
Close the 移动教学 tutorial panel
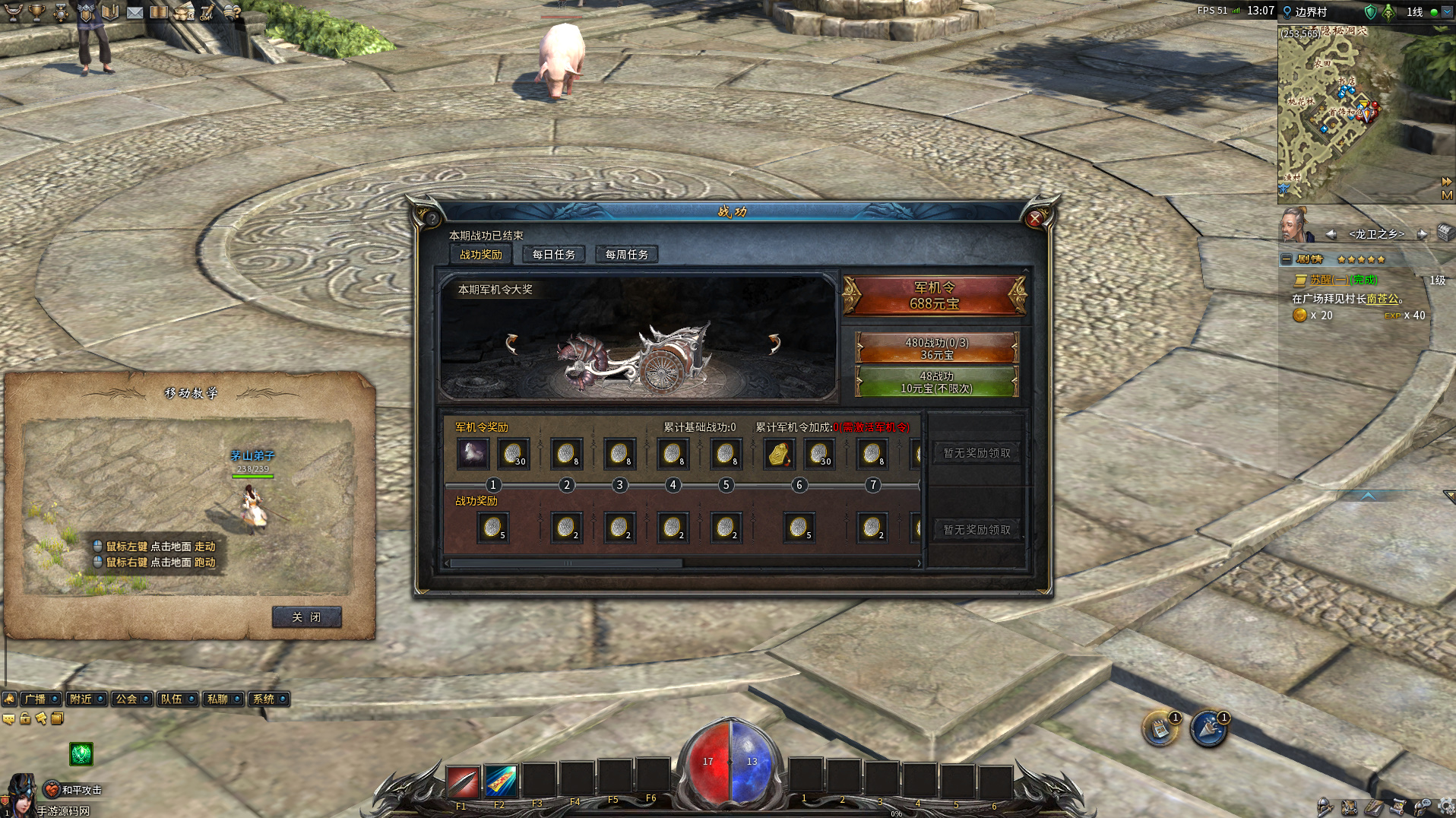coord(306,617)
